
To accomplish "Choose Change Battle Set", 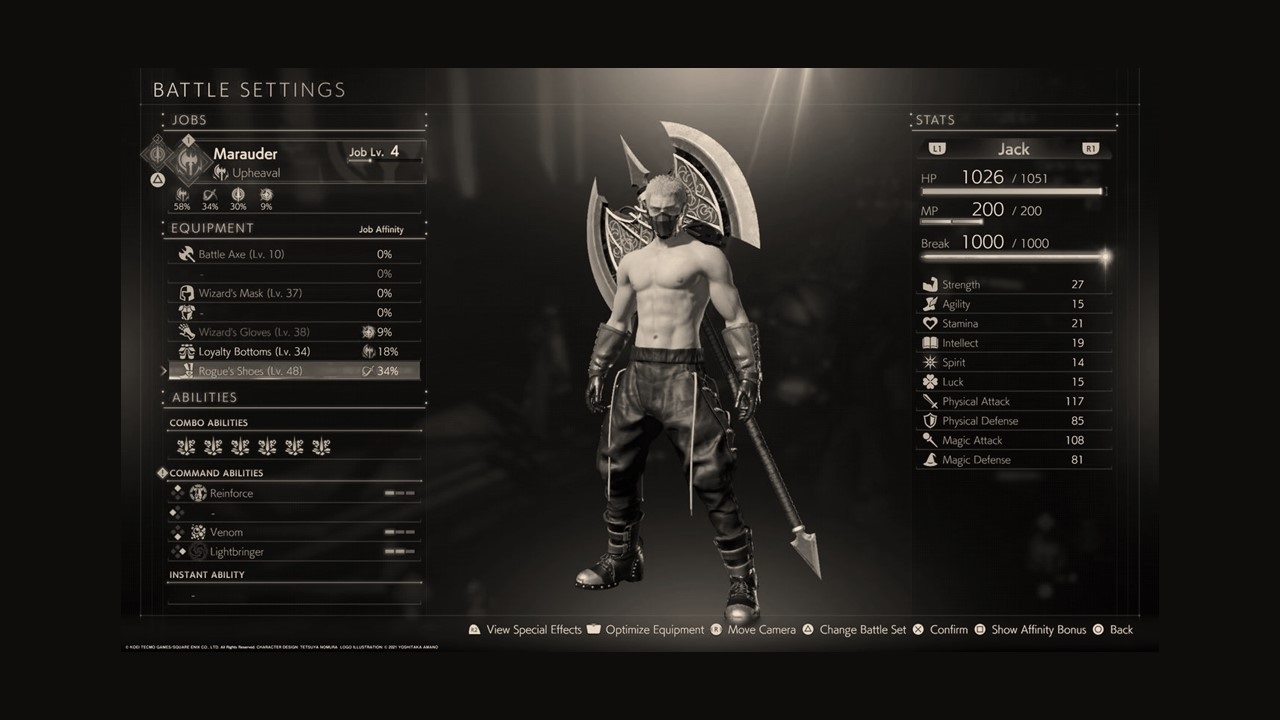I will [x=862, y=630].
